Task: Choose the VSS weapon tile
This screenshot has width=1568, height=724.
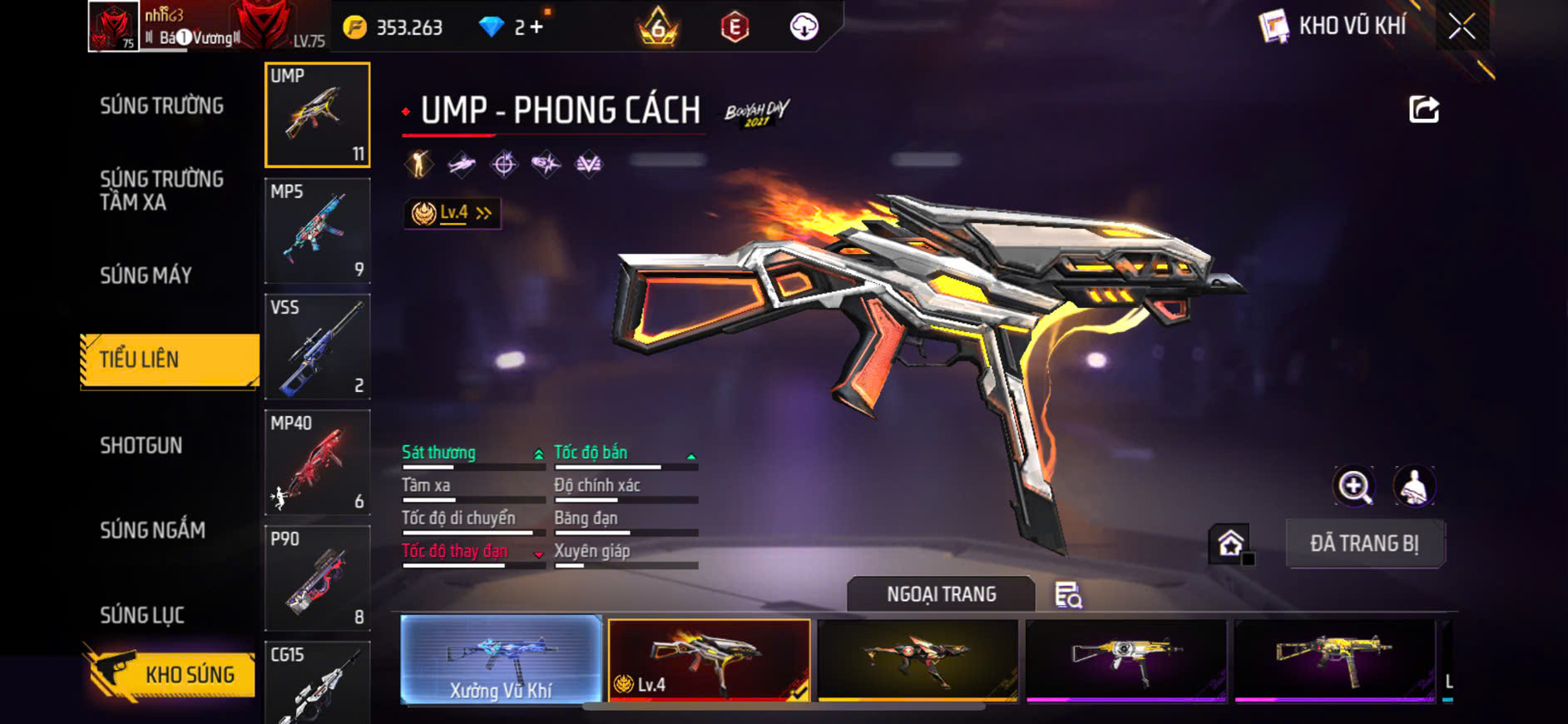Action: click(x=317, y=346)
